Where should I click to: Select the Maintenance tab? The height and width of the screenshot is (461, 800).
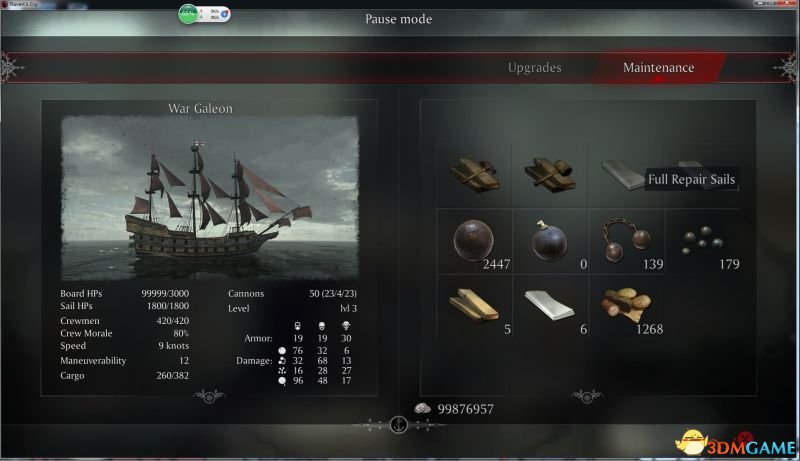(658, 68)
